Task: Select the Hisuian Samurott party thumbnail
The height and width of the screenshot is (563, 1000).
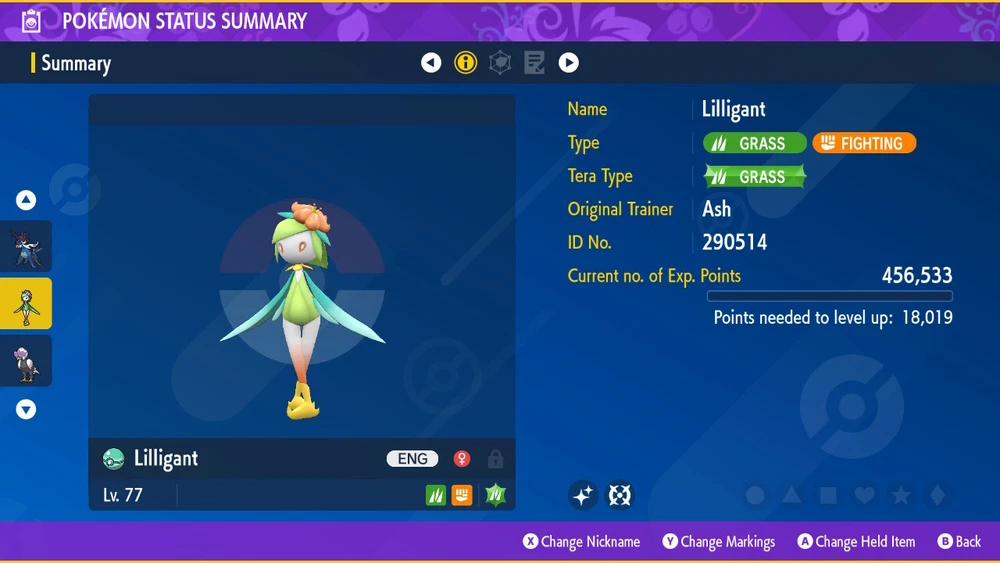Action: click(26, 247)
